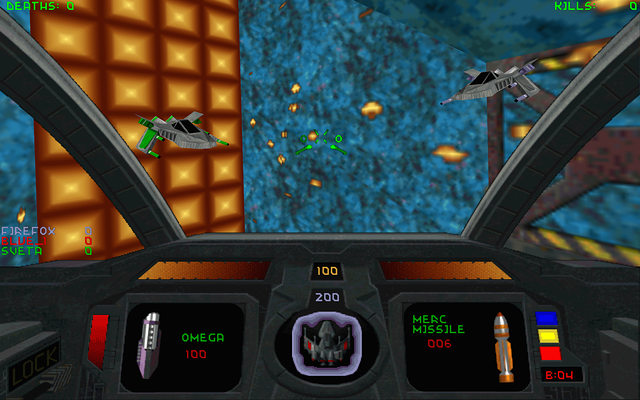Image resolution: width=640 pixels, height=400 pixels.
Task: Click the blue key indicator
Action: click(546, 319)
